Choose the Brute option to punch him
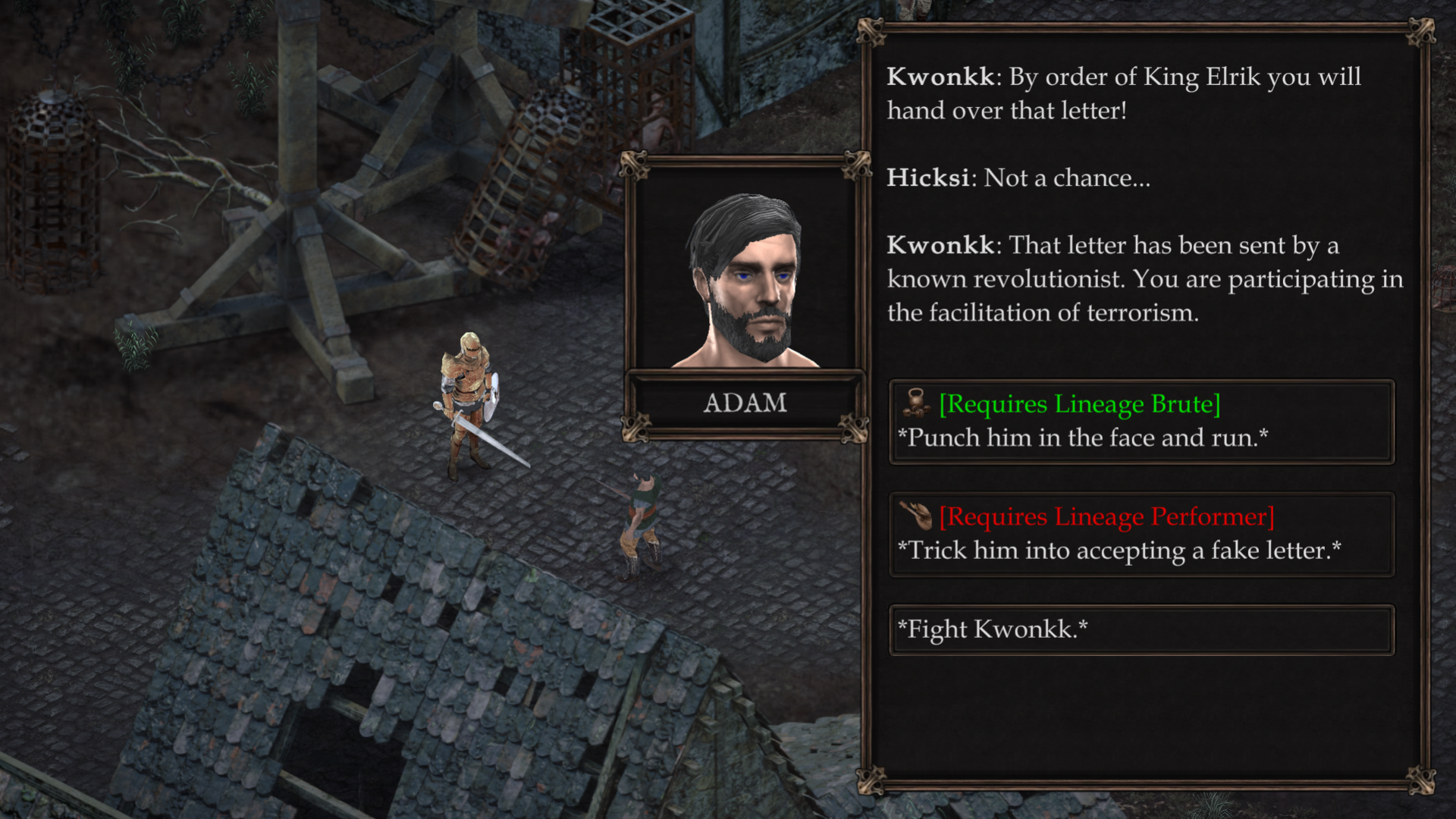This screenshot has width=1456, height=819. pos(1141,422)
